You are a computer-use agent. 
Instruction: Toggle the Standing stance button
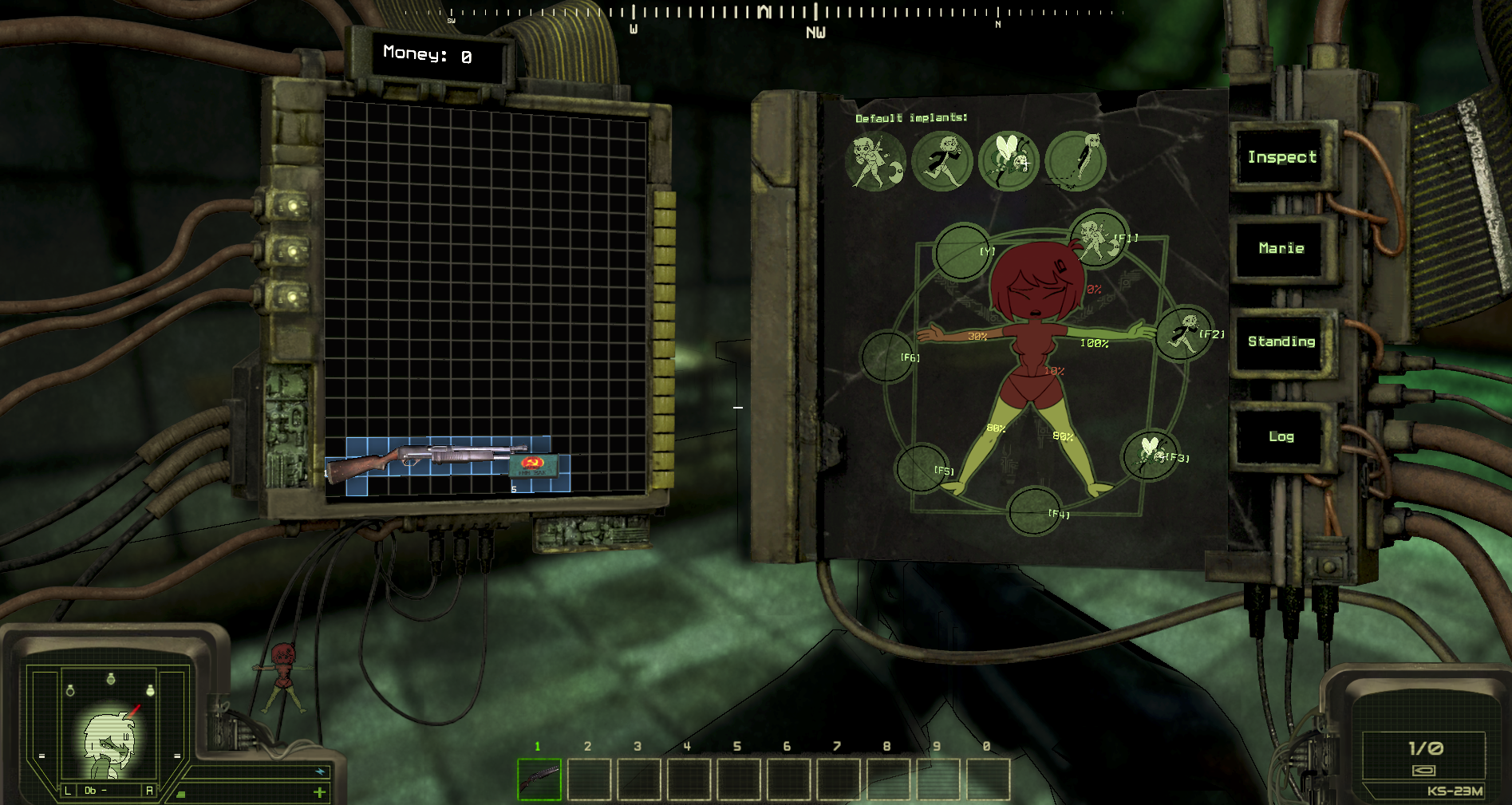click(1281, 341)
